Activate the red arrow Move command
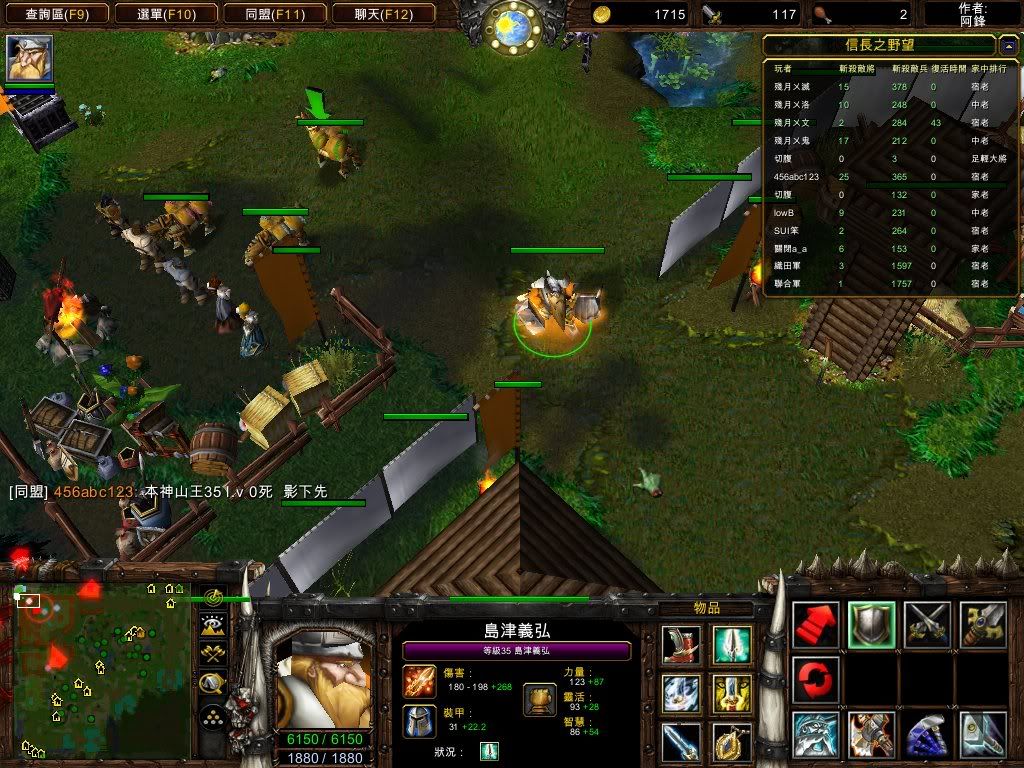The height and width of the screenshot is (768, 1024). point(815,625)
